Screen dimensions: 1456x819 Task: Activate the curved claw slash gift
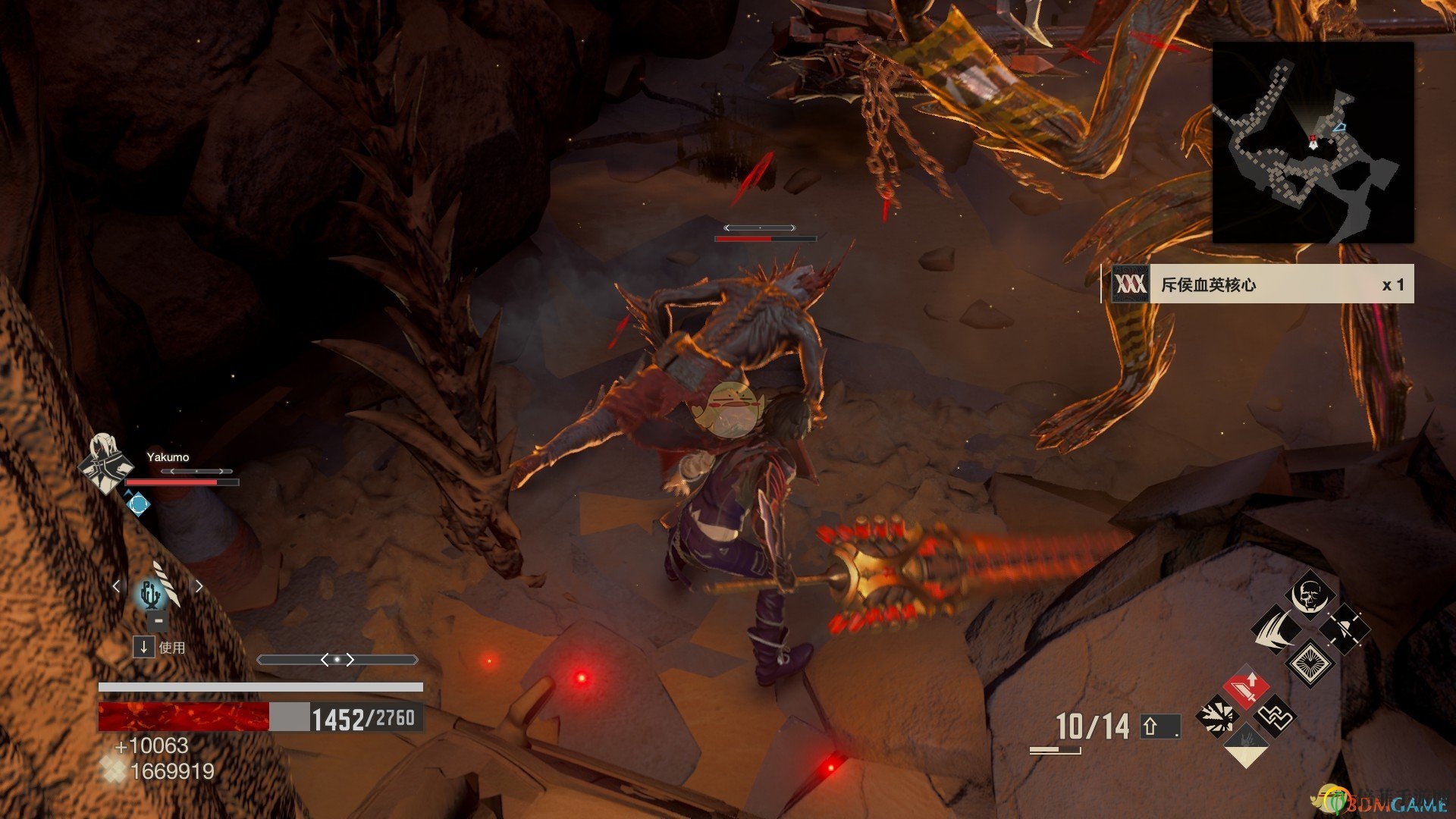pos(1276,629)
